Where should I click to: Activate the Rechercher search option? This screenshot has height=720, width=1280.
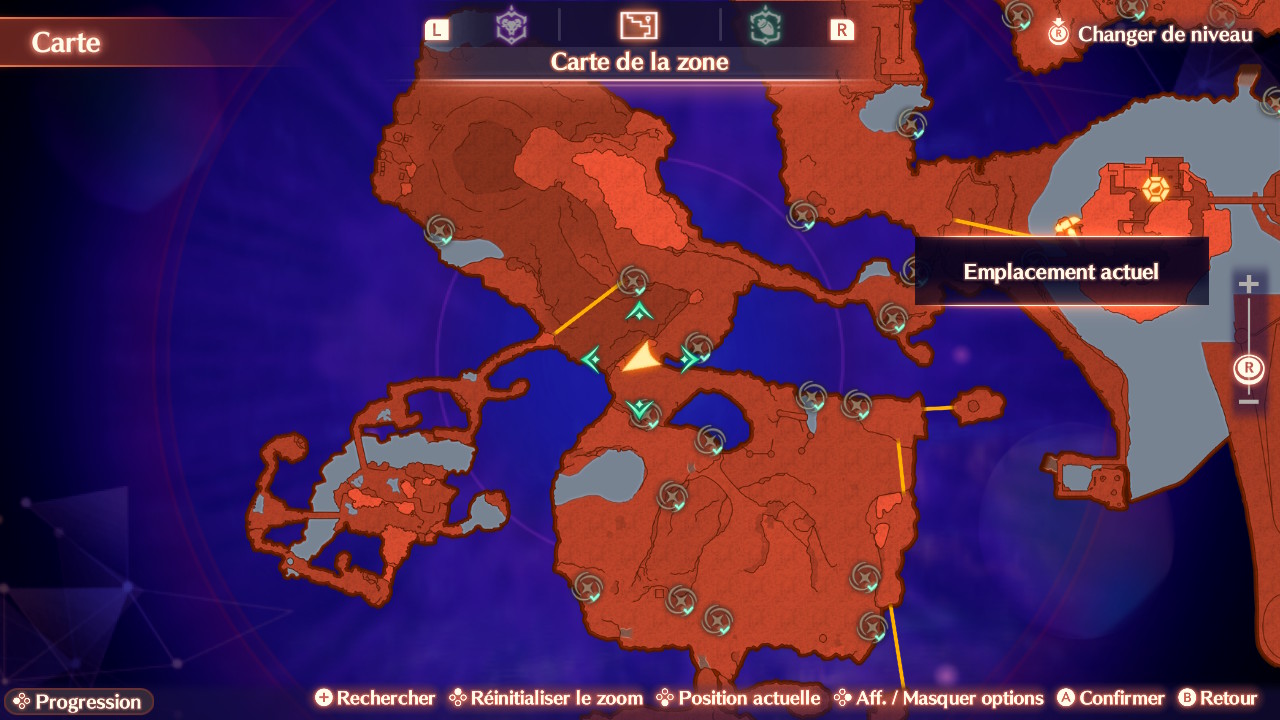[375, 698]
